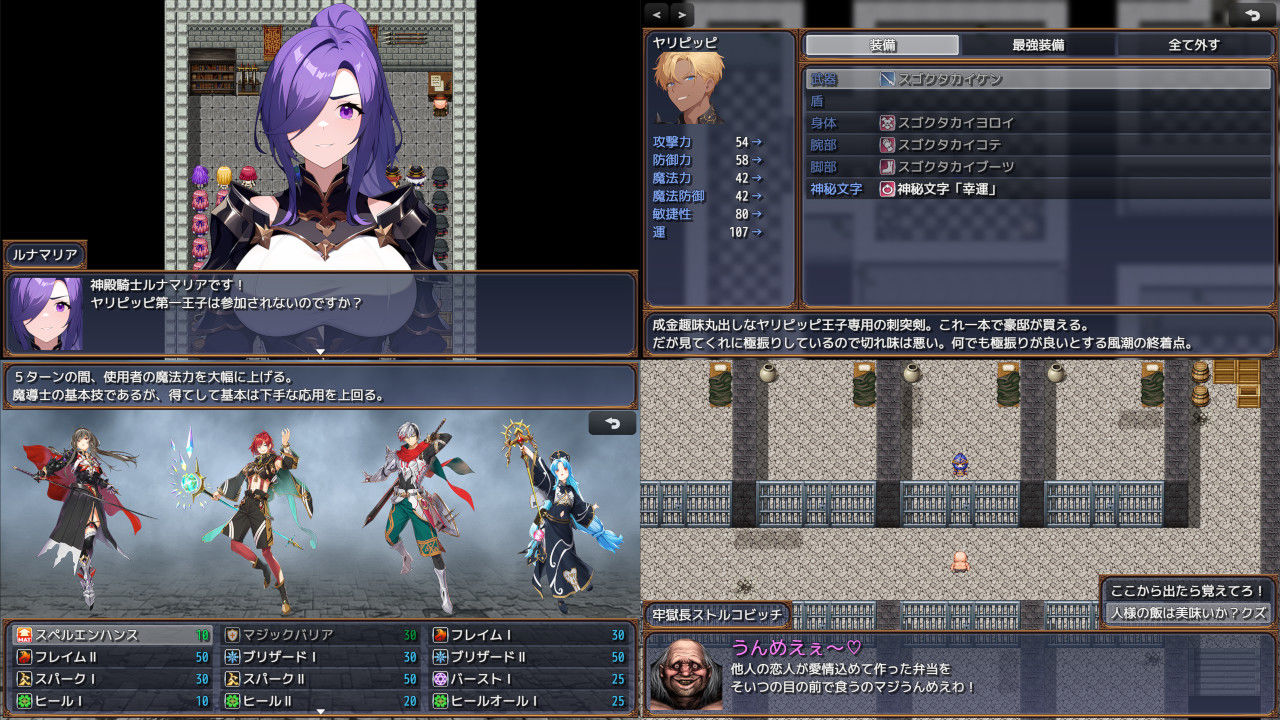Pick the バースト I skill
This screenshot has width=1280, height=720.
[529, 679]
